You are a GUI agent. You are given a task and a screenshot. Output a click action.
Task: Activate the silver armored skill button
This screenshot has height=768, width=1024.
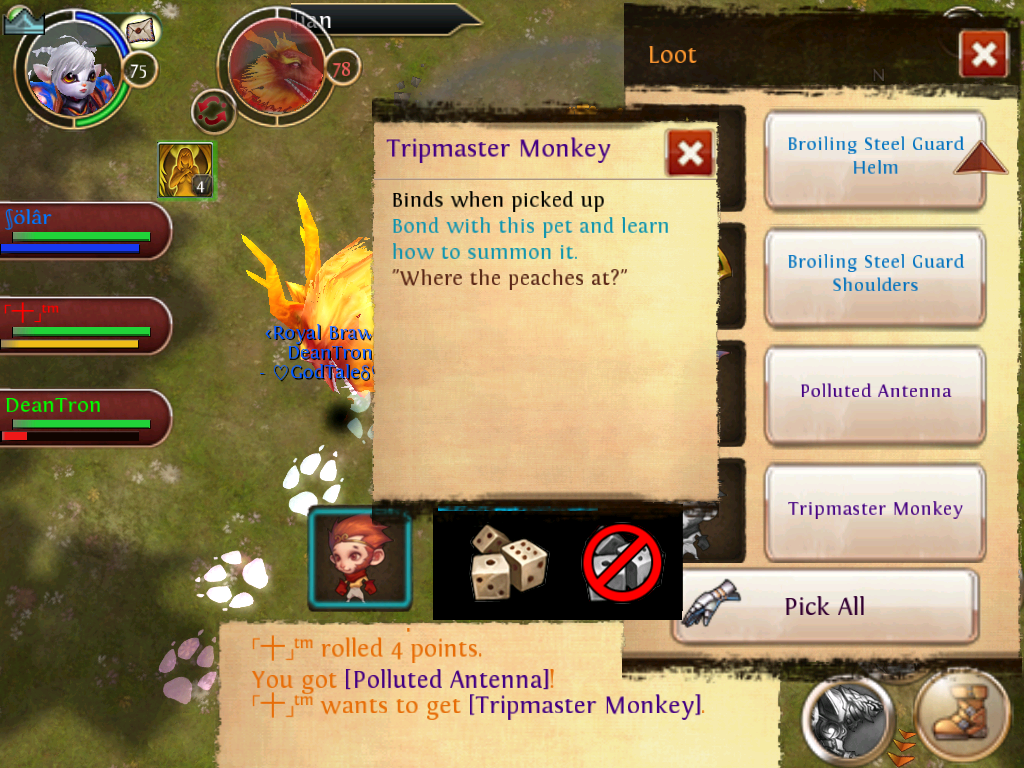[x=849, y=716]
